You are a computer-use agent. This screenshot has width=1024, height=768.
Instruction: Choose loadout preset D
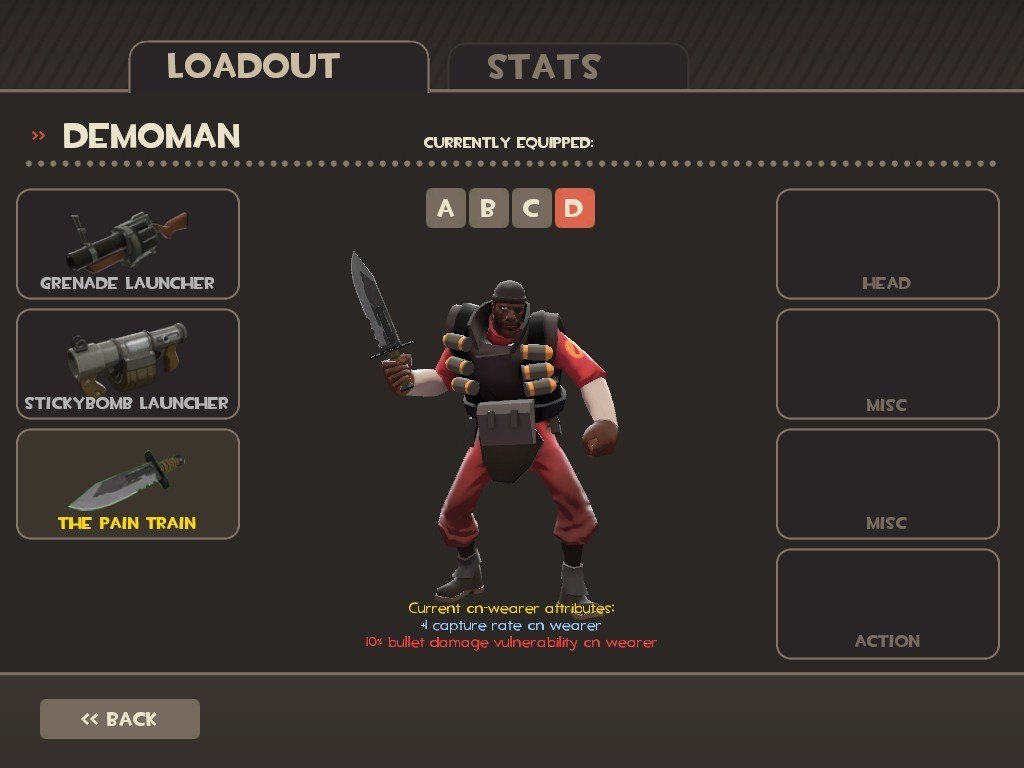point(575,208)
